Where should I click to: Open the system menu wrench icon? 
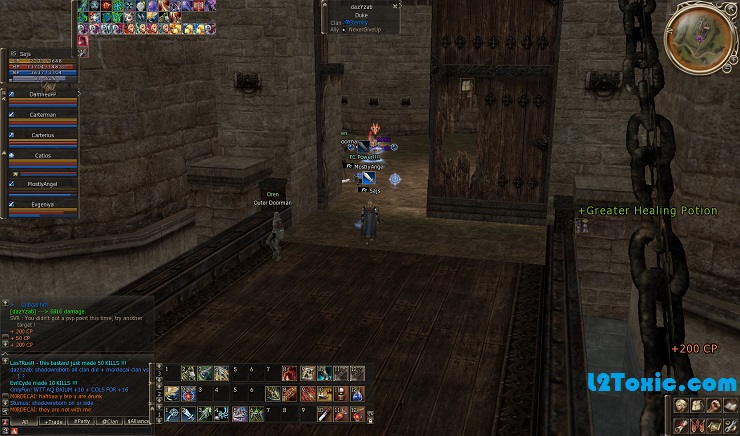coord(731,424)
